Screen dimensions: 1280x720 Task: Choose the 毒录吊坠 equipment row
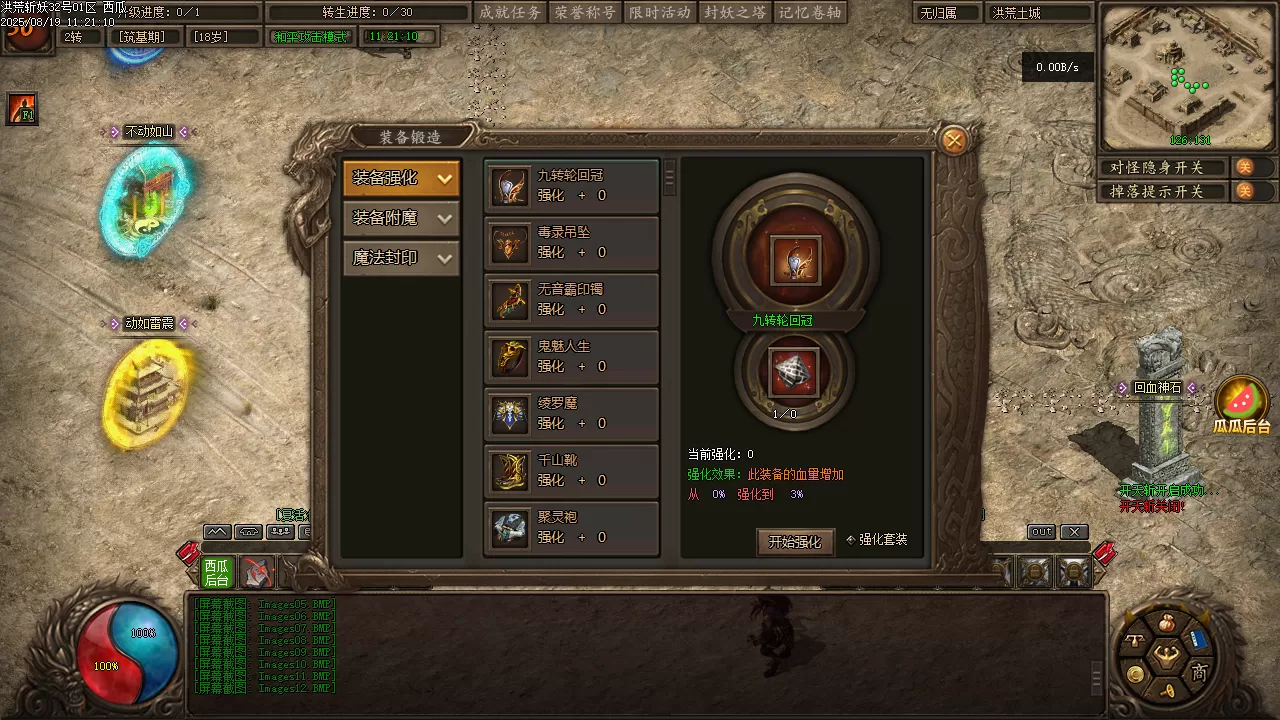(x=571, y=243)
